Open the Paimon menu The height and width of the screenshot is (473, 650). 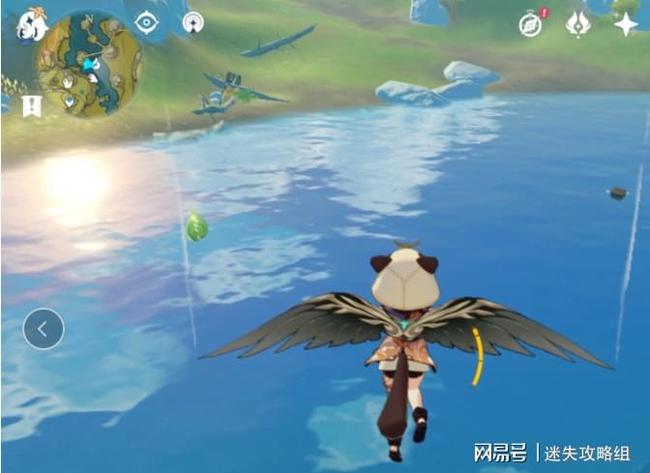coord(31,25)
